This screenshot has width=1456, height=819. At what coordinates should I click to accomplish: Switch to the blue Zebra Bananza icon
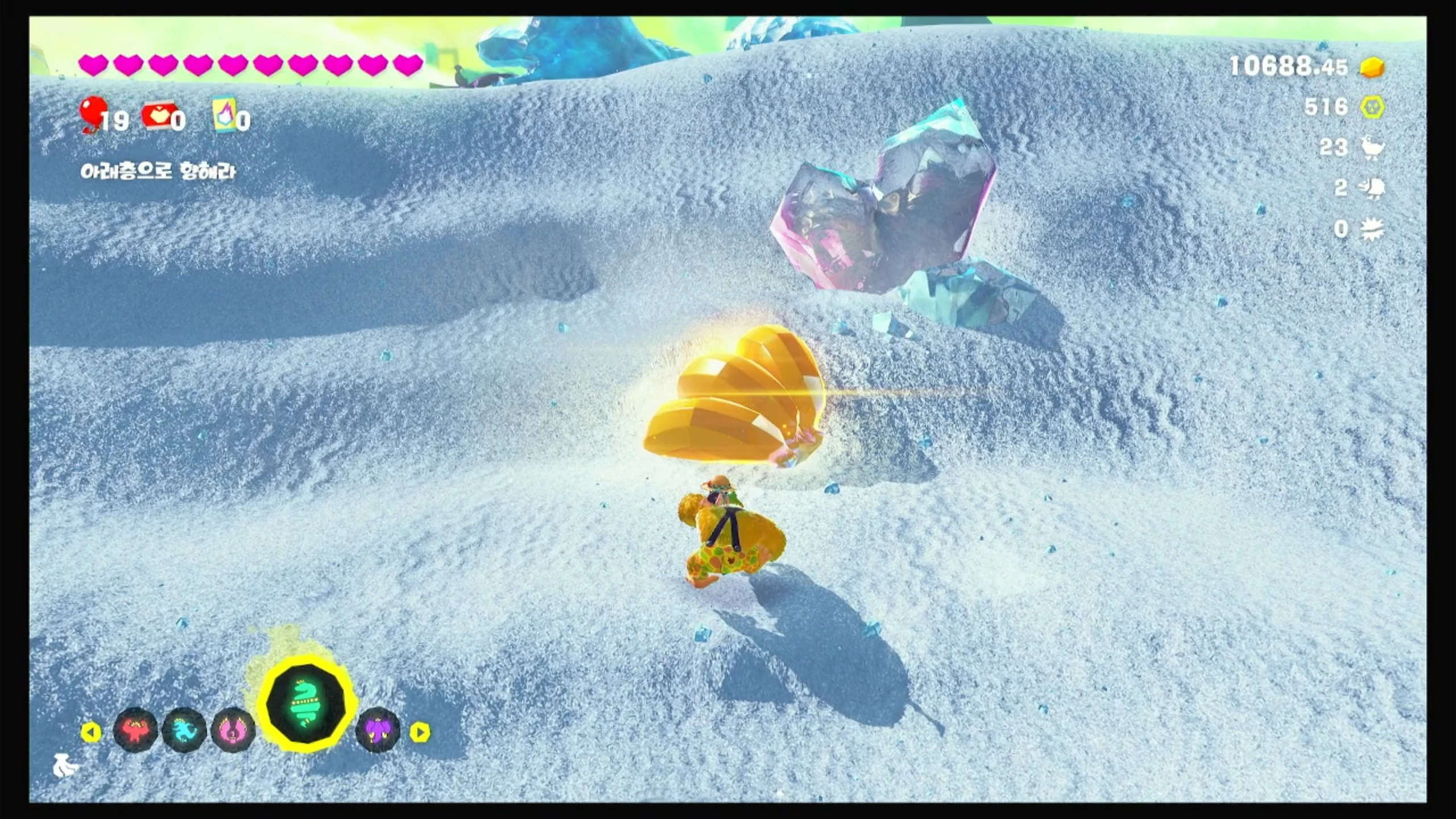pyautogui.click(x=184, y=730)
